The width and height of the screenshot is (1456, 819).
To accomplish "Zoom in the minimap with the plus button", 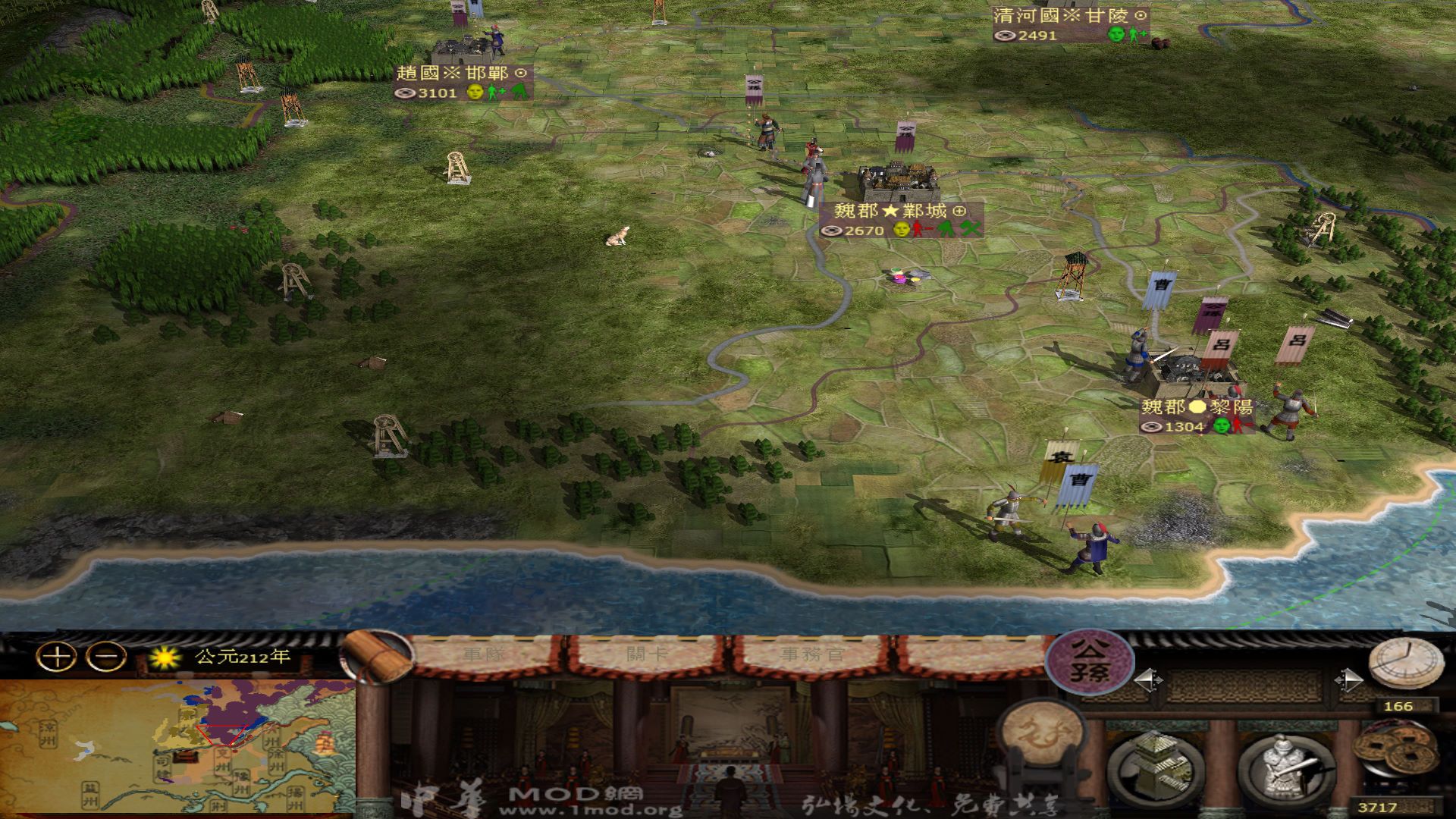I will [x=55, y=657].
